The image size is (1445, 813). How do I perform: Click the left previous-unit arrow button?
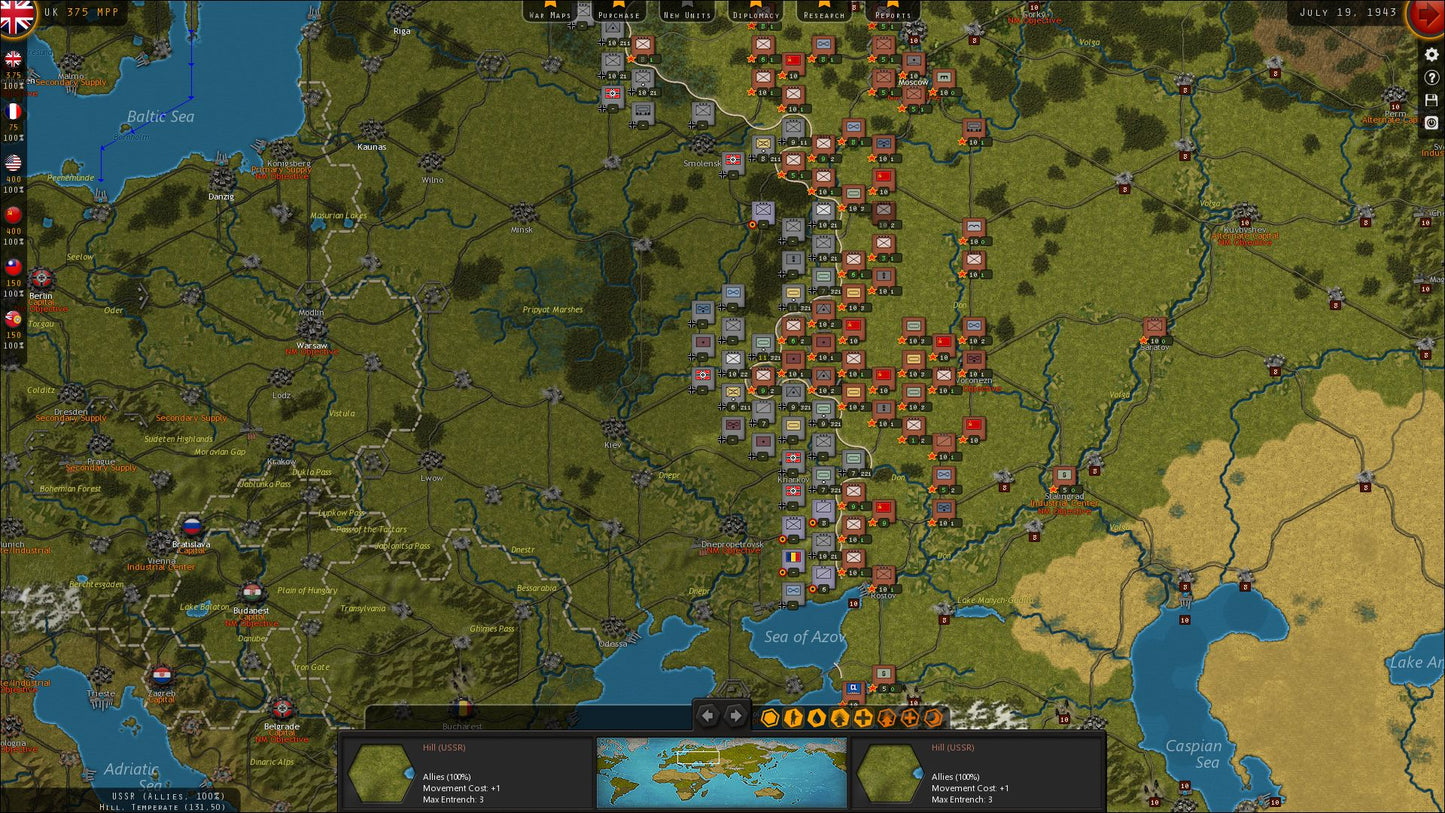(708, 716)
